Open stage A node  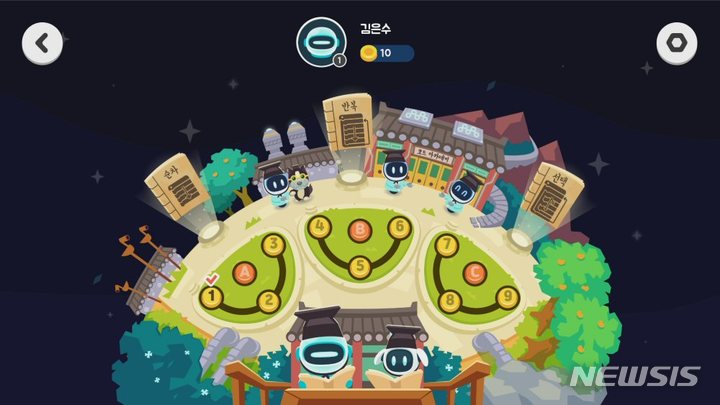(x=240, y=271)
